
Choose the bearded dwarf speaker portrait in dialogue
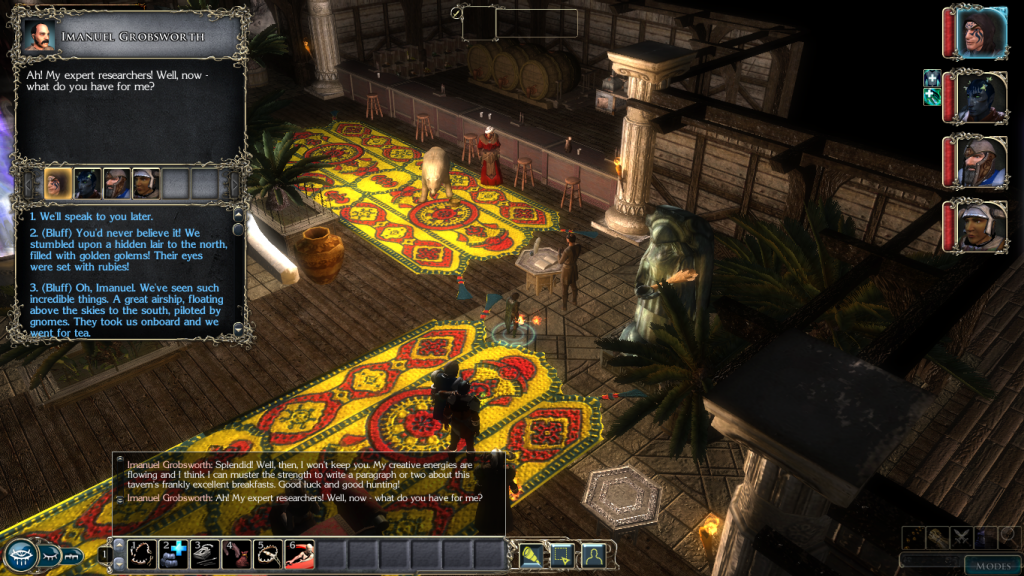[x=117, y=183]
